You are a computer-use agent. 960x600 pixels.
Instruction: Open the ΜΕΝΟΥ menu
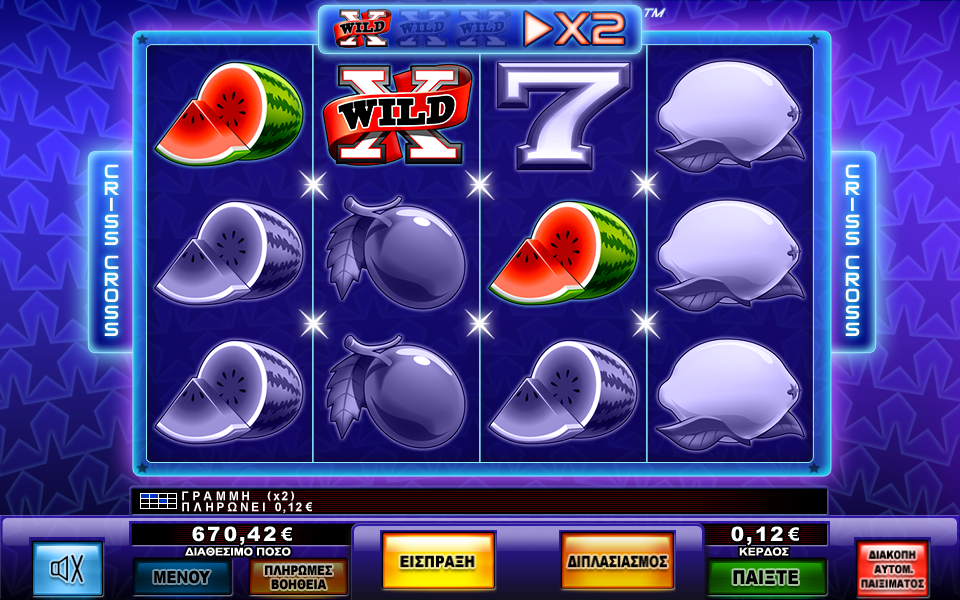click(182, 576)
